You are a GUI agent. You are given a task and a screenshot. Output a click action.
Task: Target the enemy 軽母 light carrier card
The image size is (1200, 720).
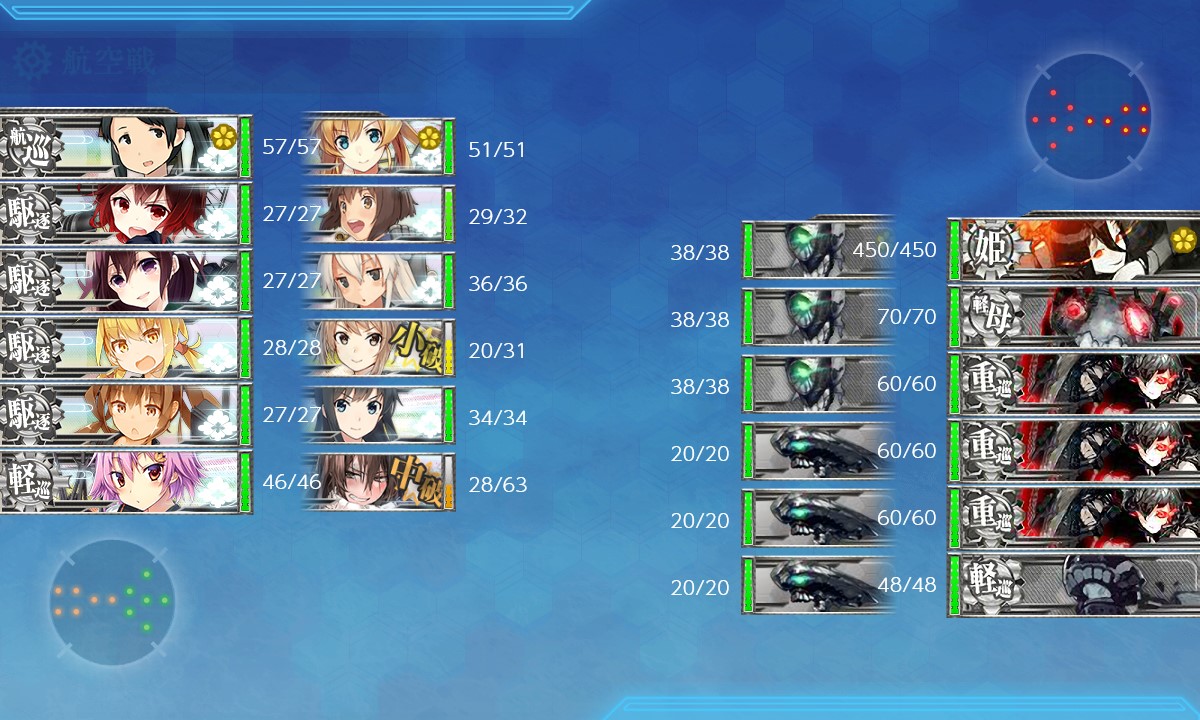click(1075, 317)
